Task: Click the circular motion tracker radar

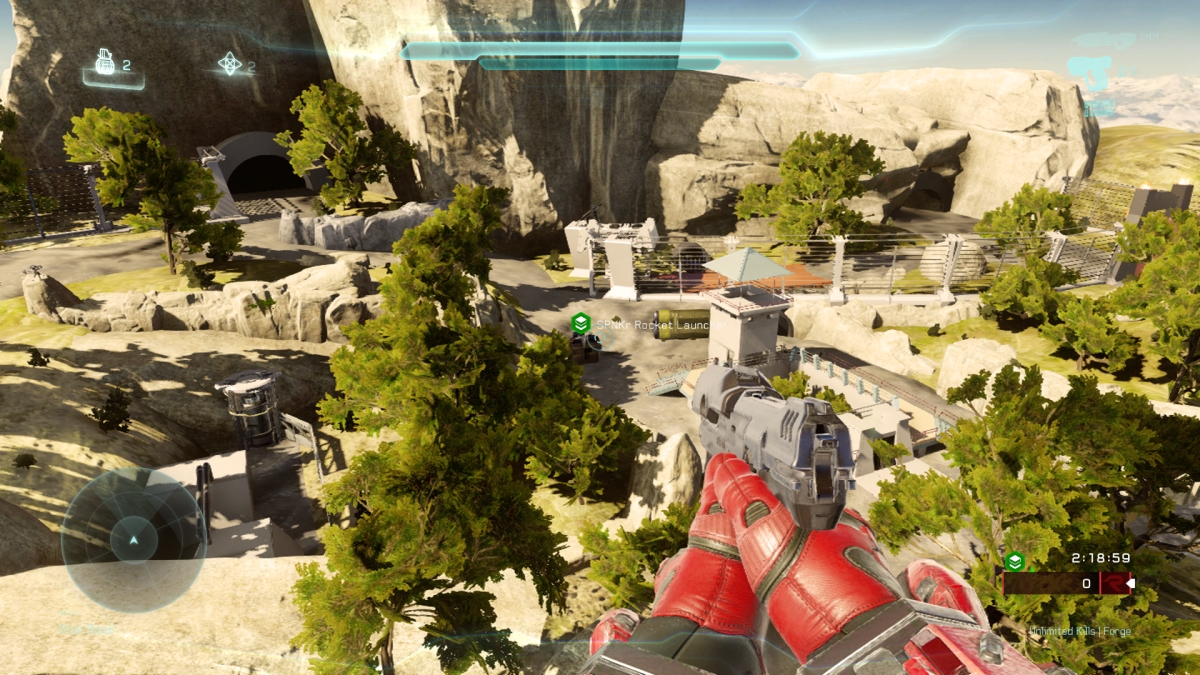Action: 133,540
